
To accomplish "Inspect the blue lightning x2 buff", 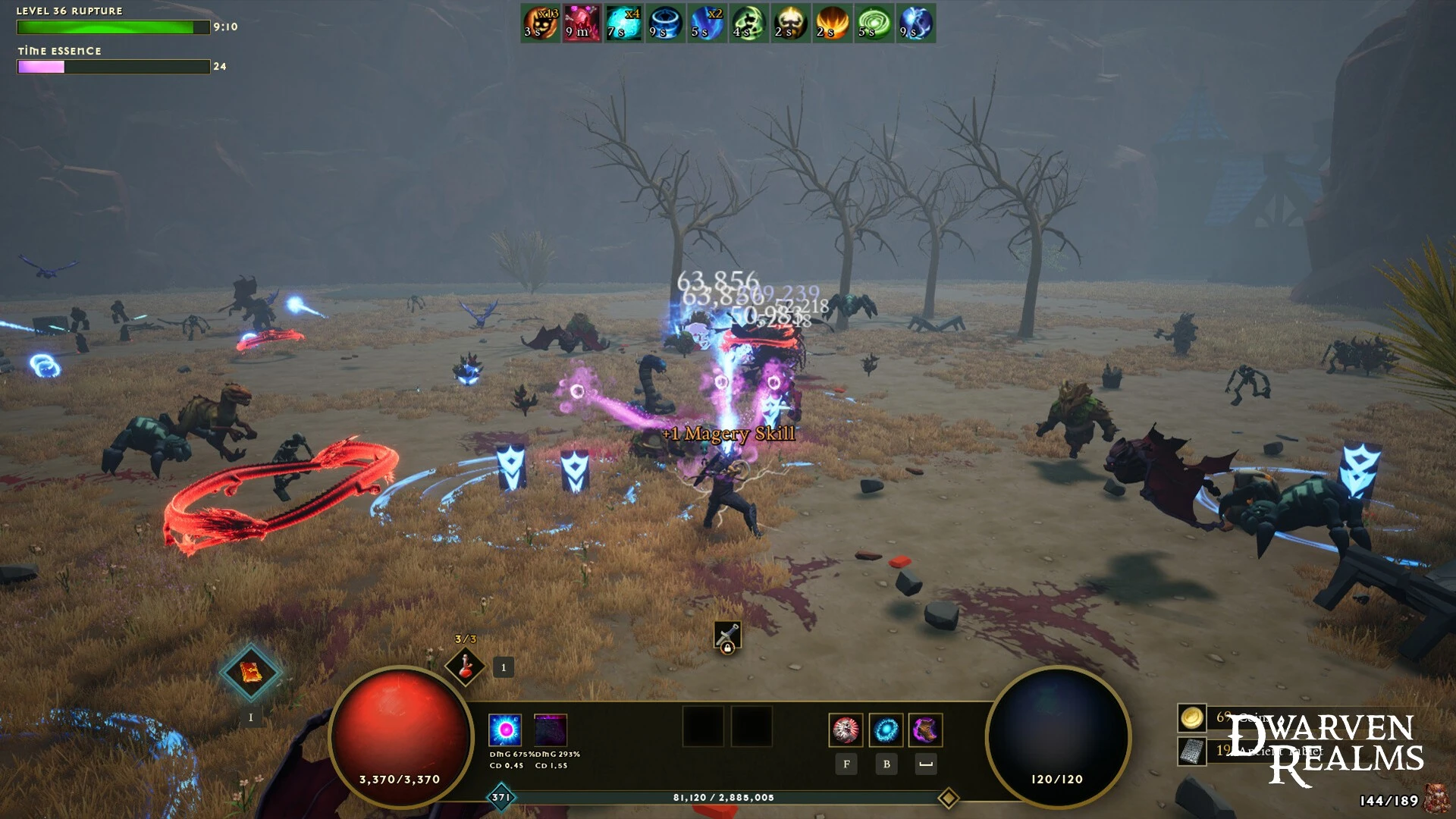I will coord(707,24).
